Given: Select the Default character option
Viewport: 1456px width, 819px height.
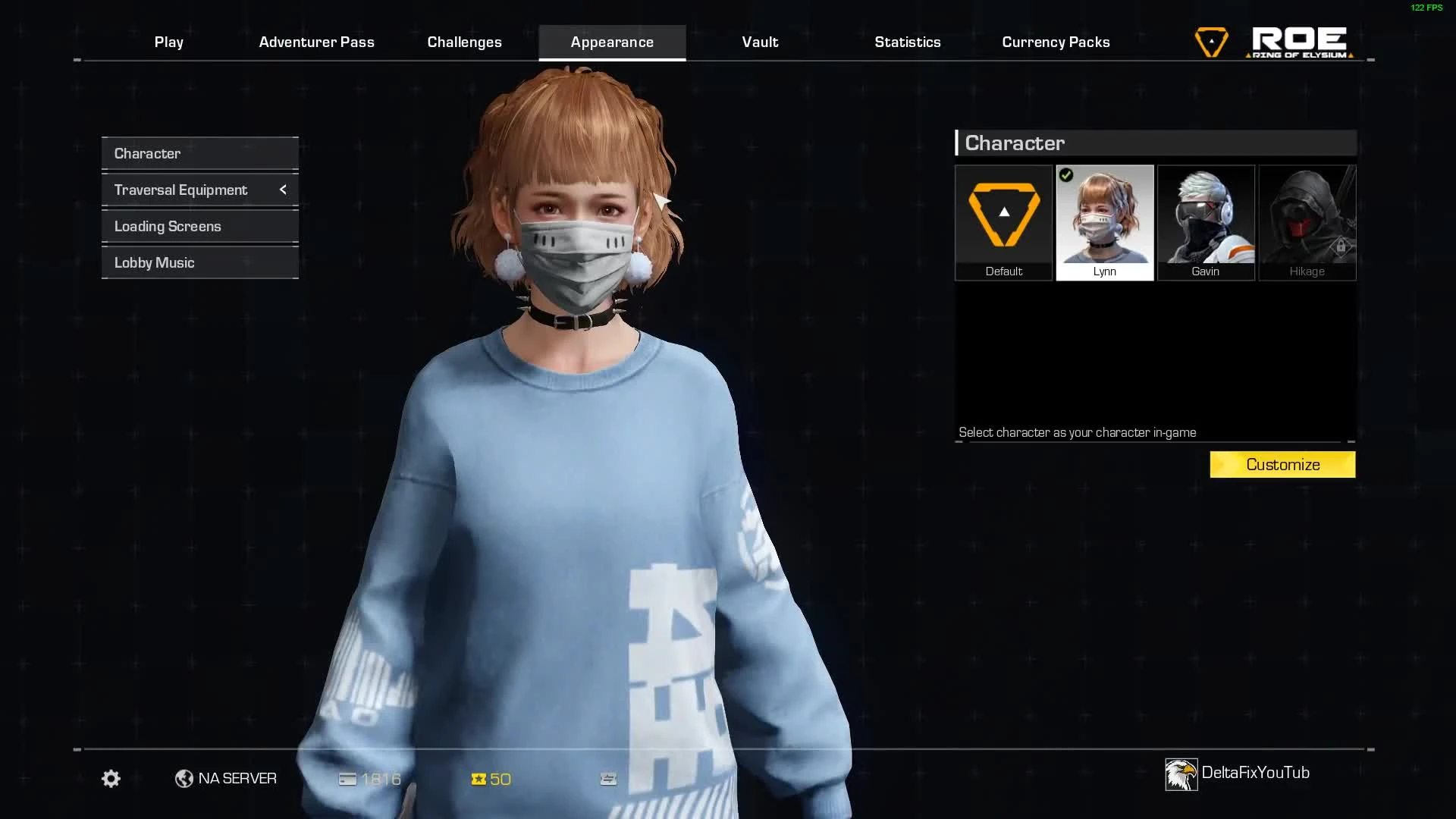Looking at the screenshot, I should [x=1003, y=220].
